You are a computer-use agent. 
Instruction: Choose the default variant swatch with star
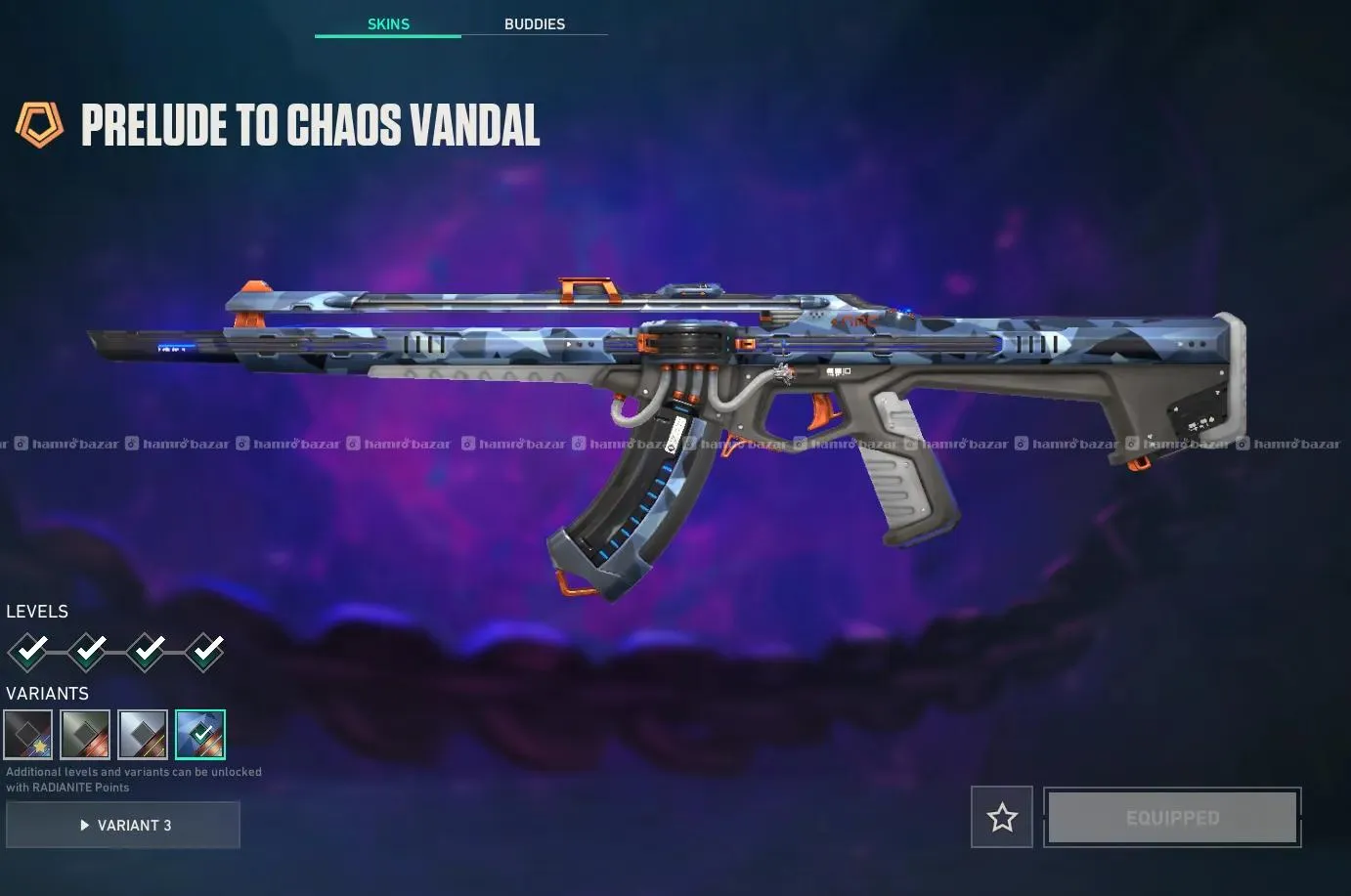(28, 735)
